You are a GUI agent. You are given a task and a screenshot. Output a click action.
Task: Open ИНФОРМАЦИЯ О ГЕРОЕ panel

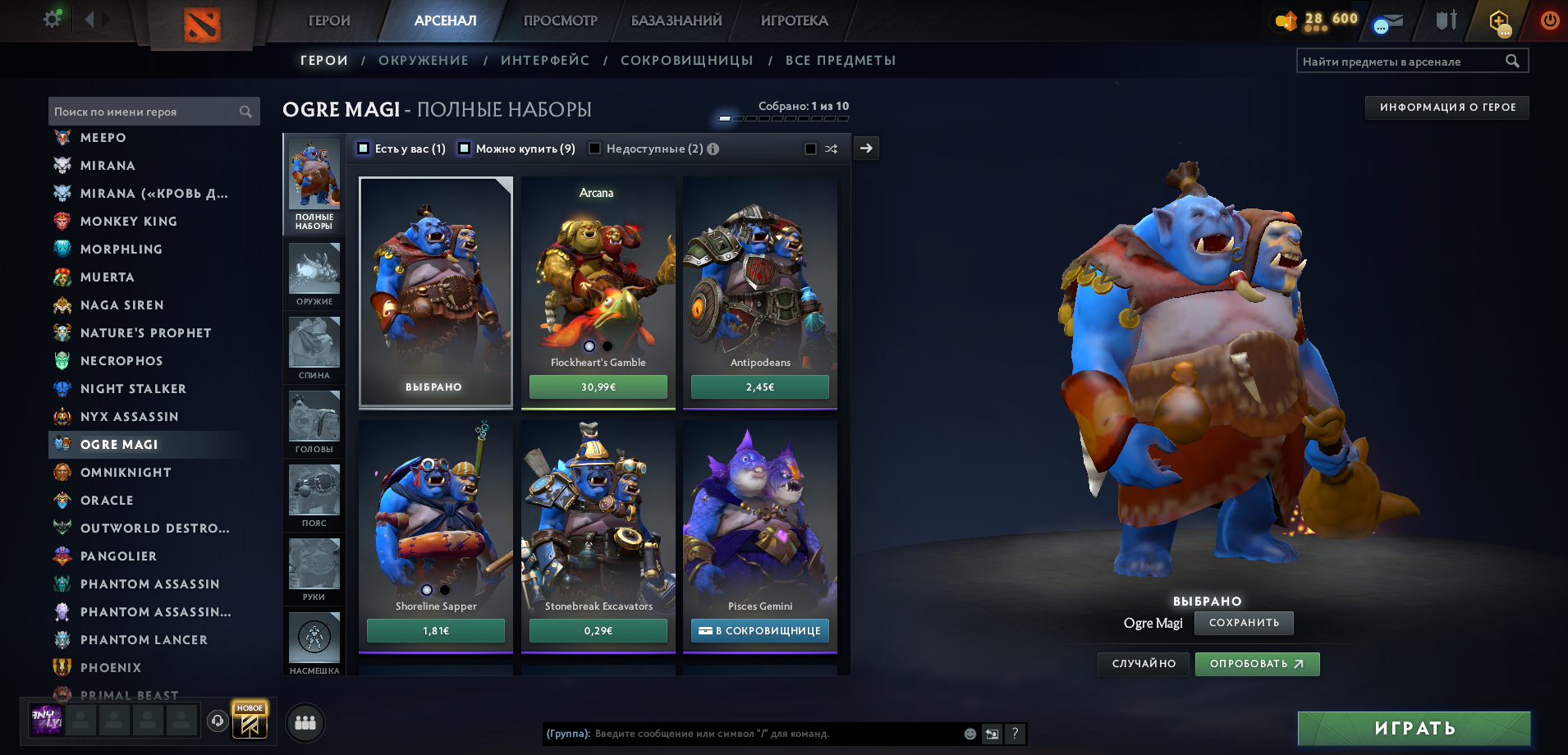[1447, 108]
